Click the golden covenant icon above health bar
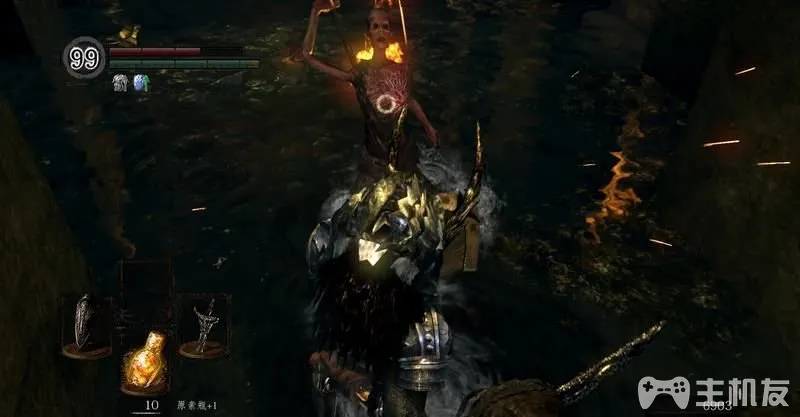The width and height of the screenshot is (800, 417). 128,35
